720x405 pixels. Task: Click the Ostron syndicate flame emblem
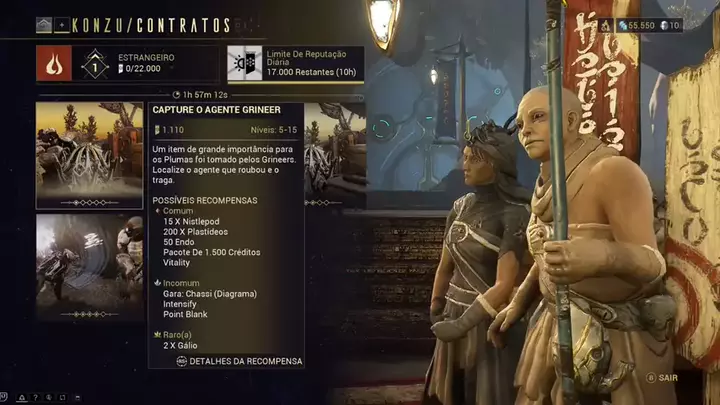click(x=53, y=64)
